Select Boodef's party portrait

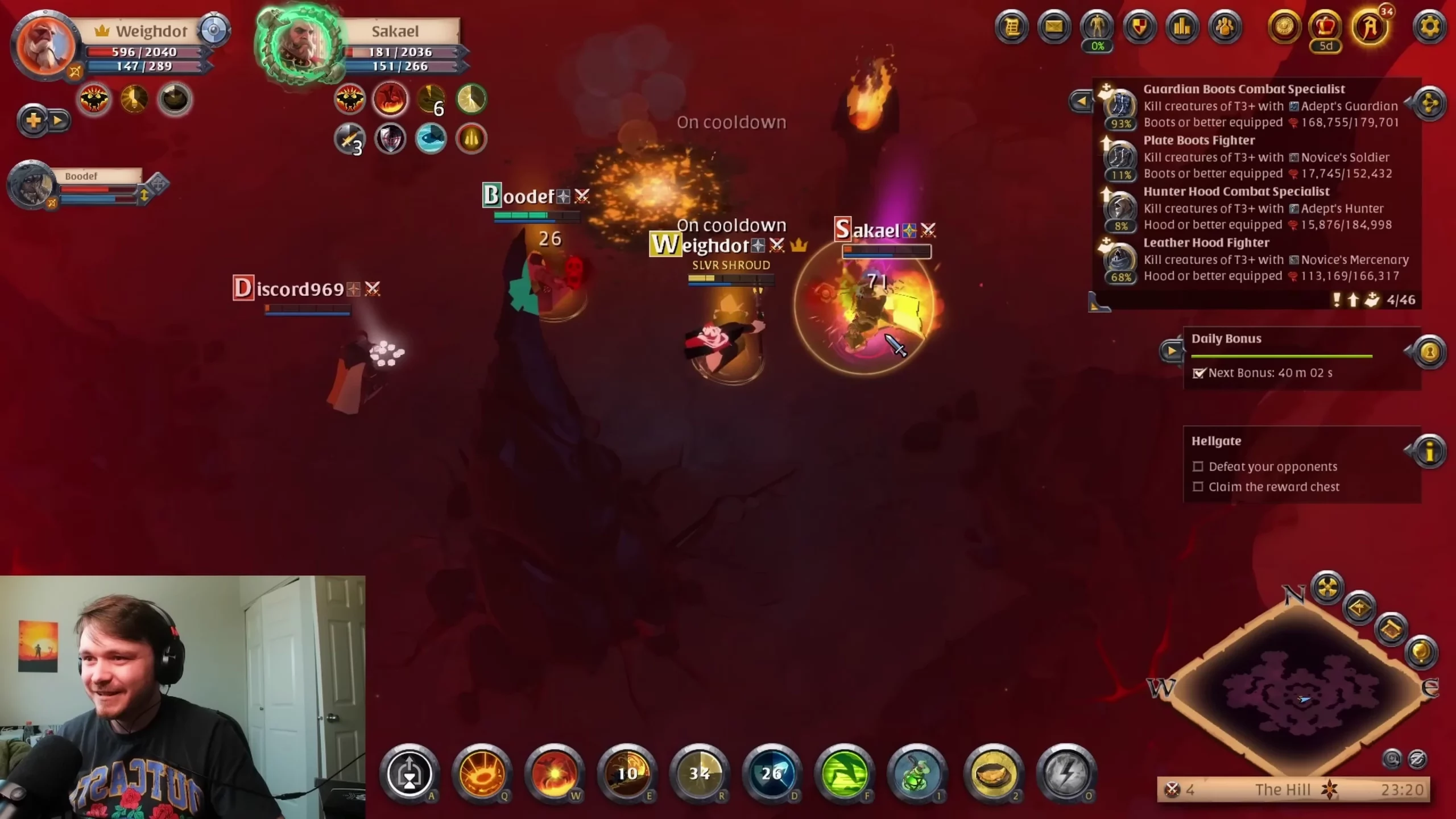coord(31,185)
